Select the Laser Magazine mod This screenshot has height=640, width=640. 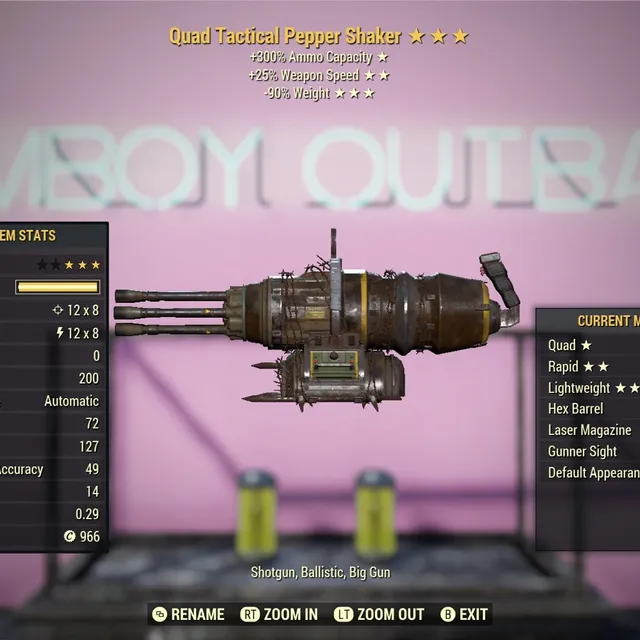[x=589, y=430]
